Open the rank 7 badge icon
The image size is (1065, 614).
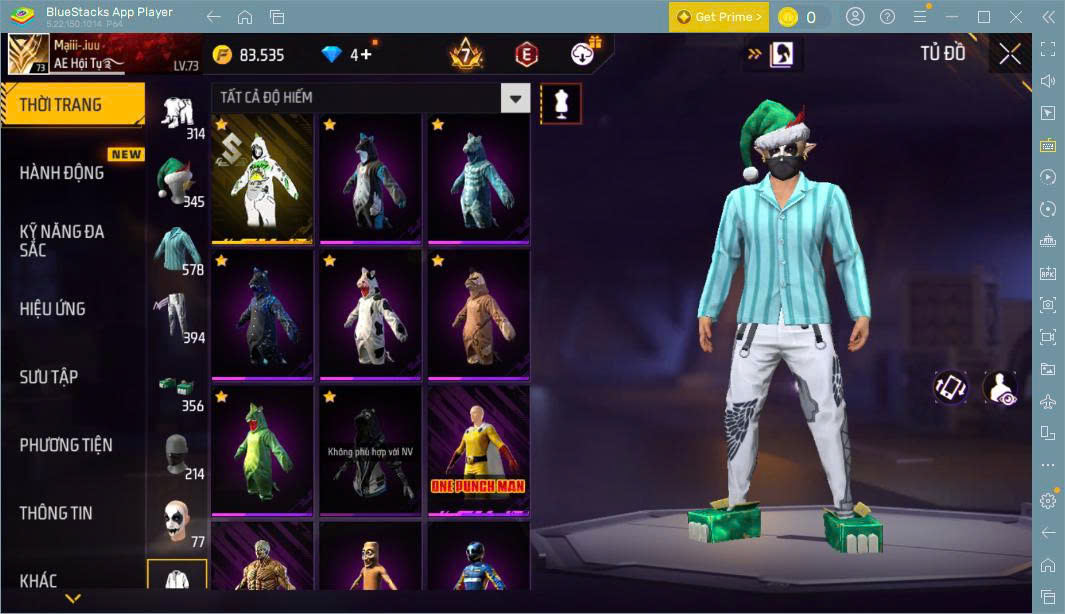click(x=465, y=54)
